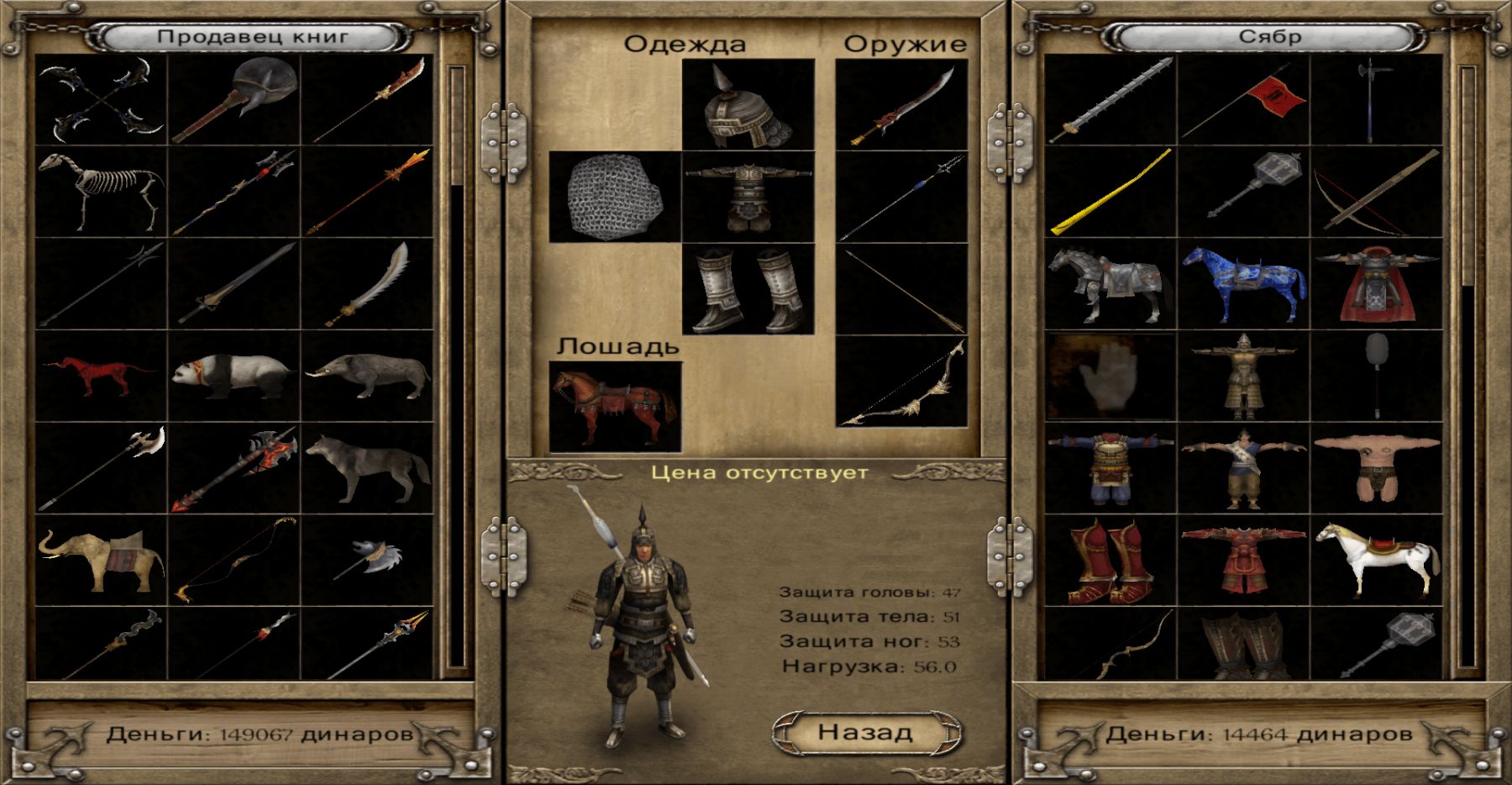Choose the white horse with red saddle

pyautogui.click(x=1376, y=561)
